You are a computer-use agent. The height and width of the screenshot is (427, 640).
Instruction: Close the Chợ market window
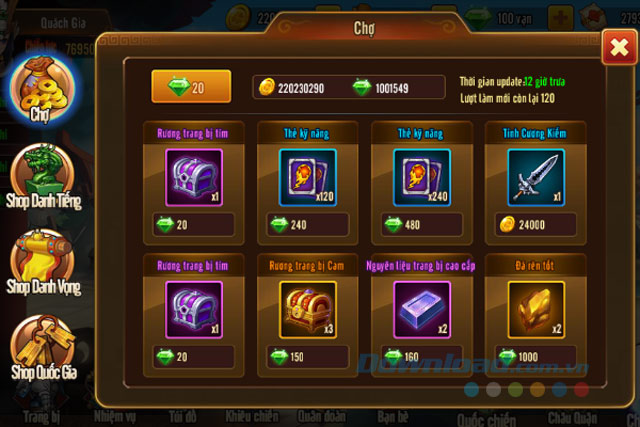click(615, 46)
